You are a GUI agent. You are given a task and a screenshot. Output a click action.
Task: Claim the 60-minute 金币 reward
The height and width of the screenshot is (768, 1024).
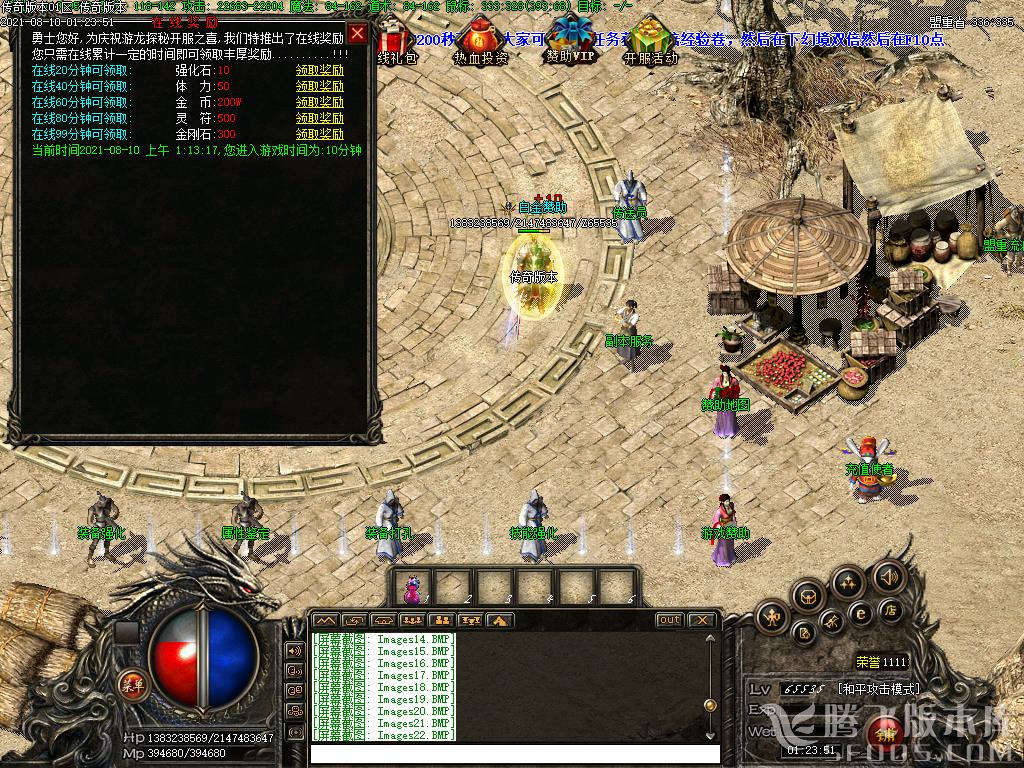coord(319,103)
